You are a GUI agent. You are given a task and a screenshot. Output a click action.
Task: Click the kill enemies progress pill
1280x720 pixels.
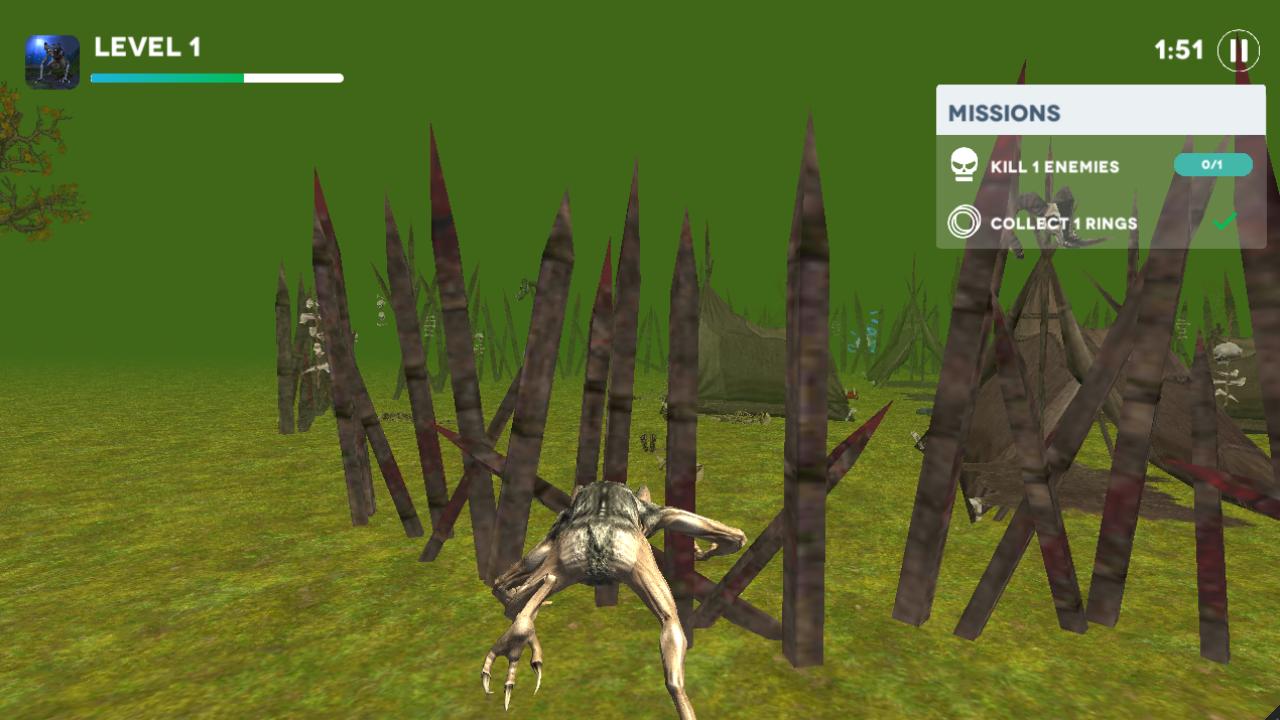(x=1213, y=165)
